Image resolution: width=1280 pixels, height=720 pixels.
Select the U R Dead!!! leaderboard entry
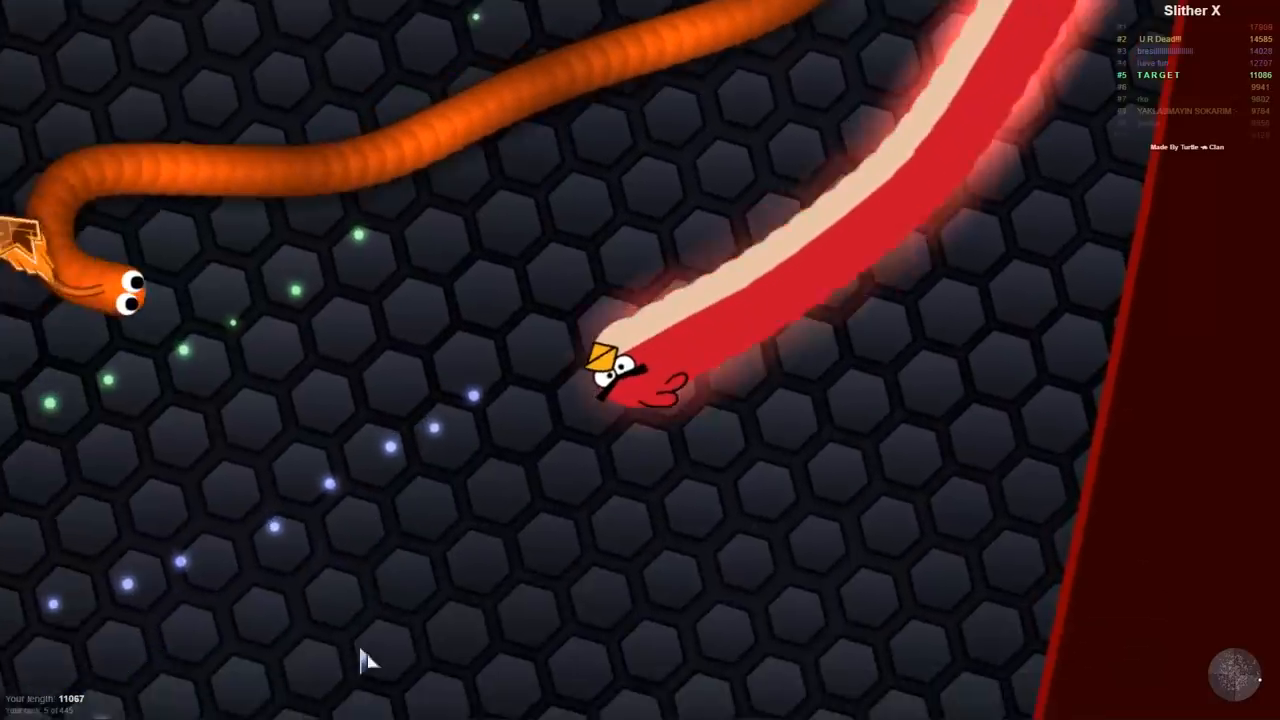coord(1159,39)
